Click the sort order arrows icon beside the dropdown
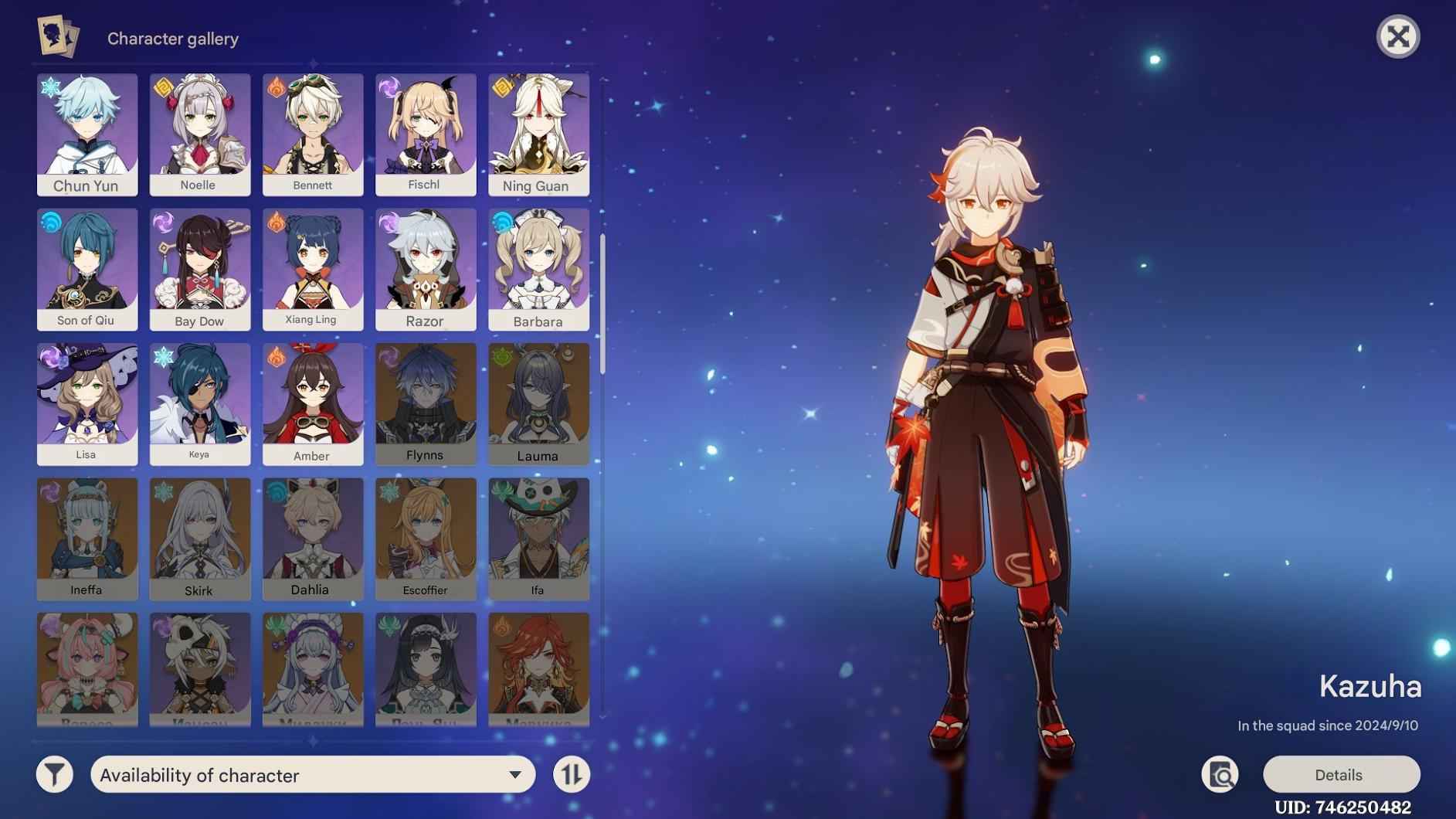The width and height of the screenshot is (1456, 819). (571, 774)
